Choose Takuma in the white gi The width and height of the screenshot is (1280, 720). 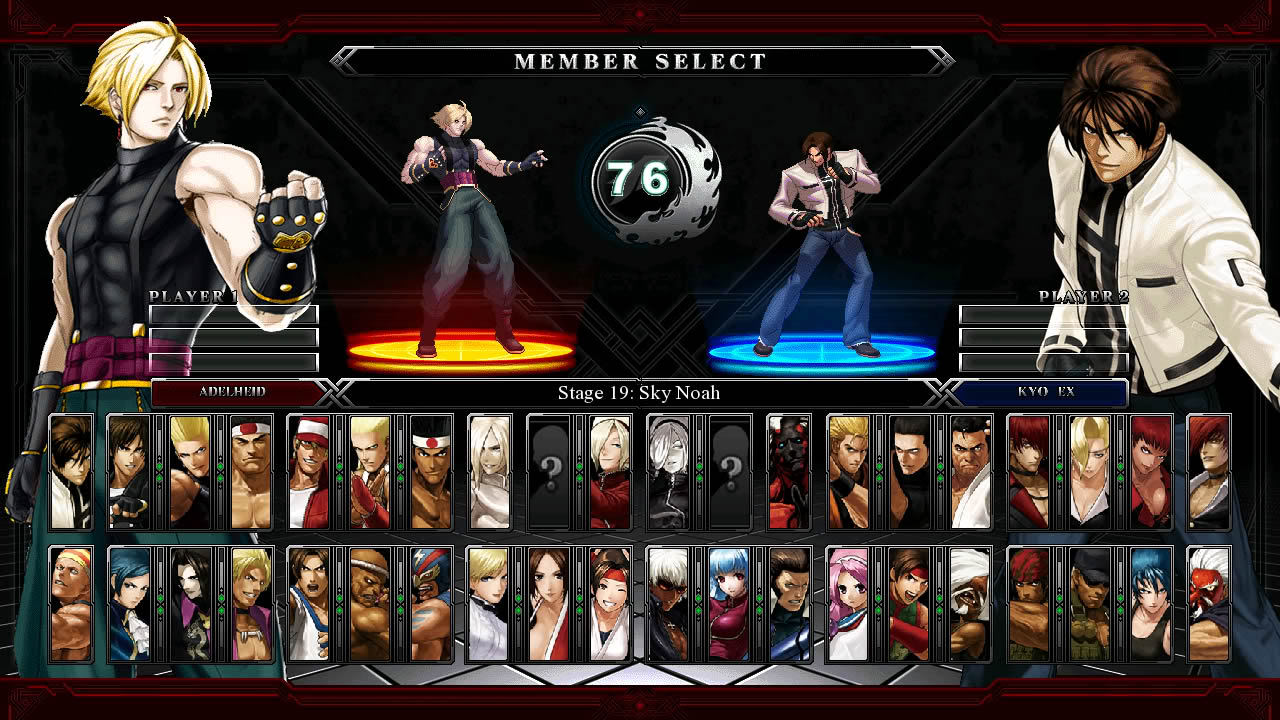pyautogui.click(x=970, y=472)
